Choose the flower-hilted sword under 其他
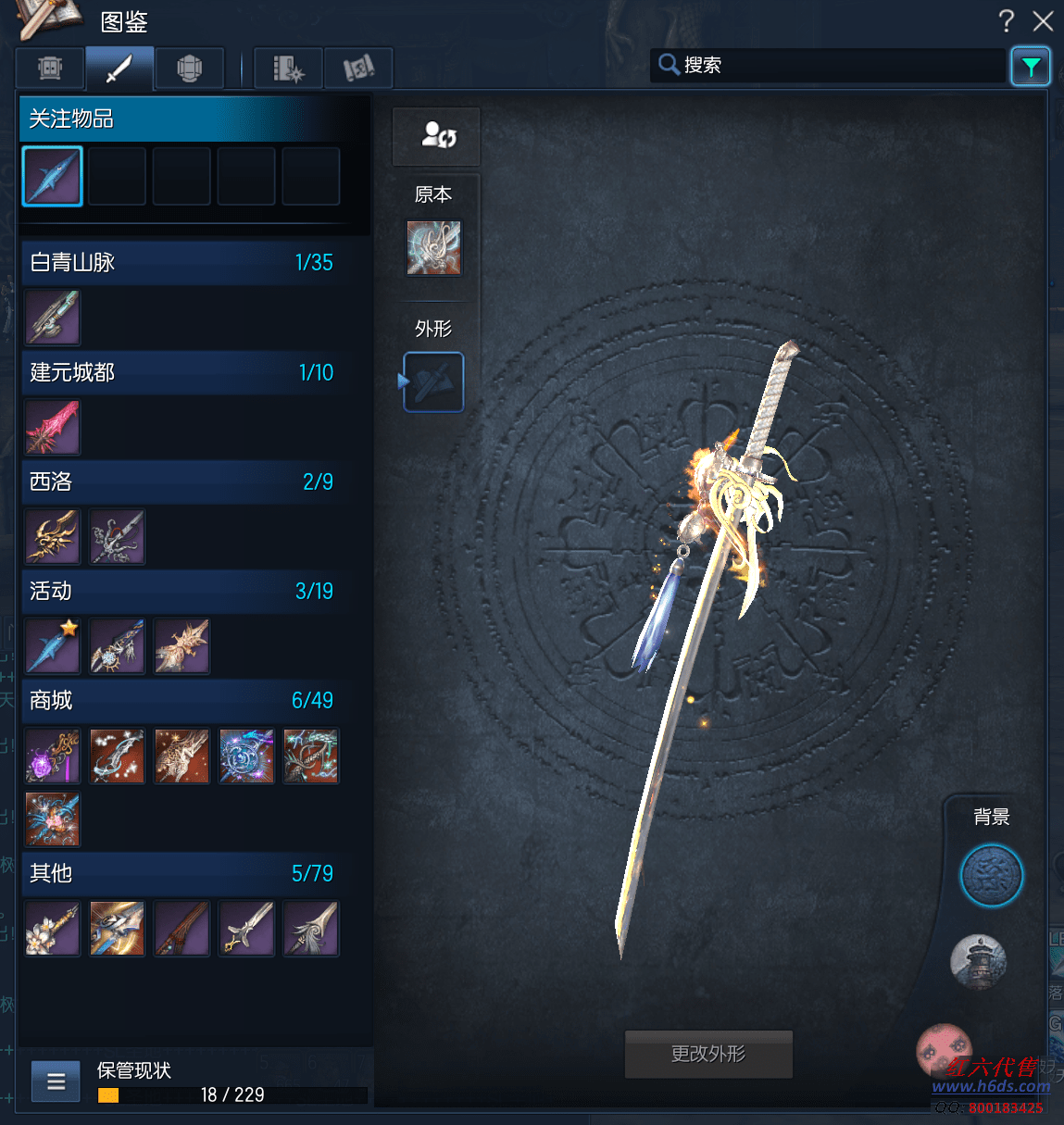The image size is (1064, 1125). pos(53,928)
